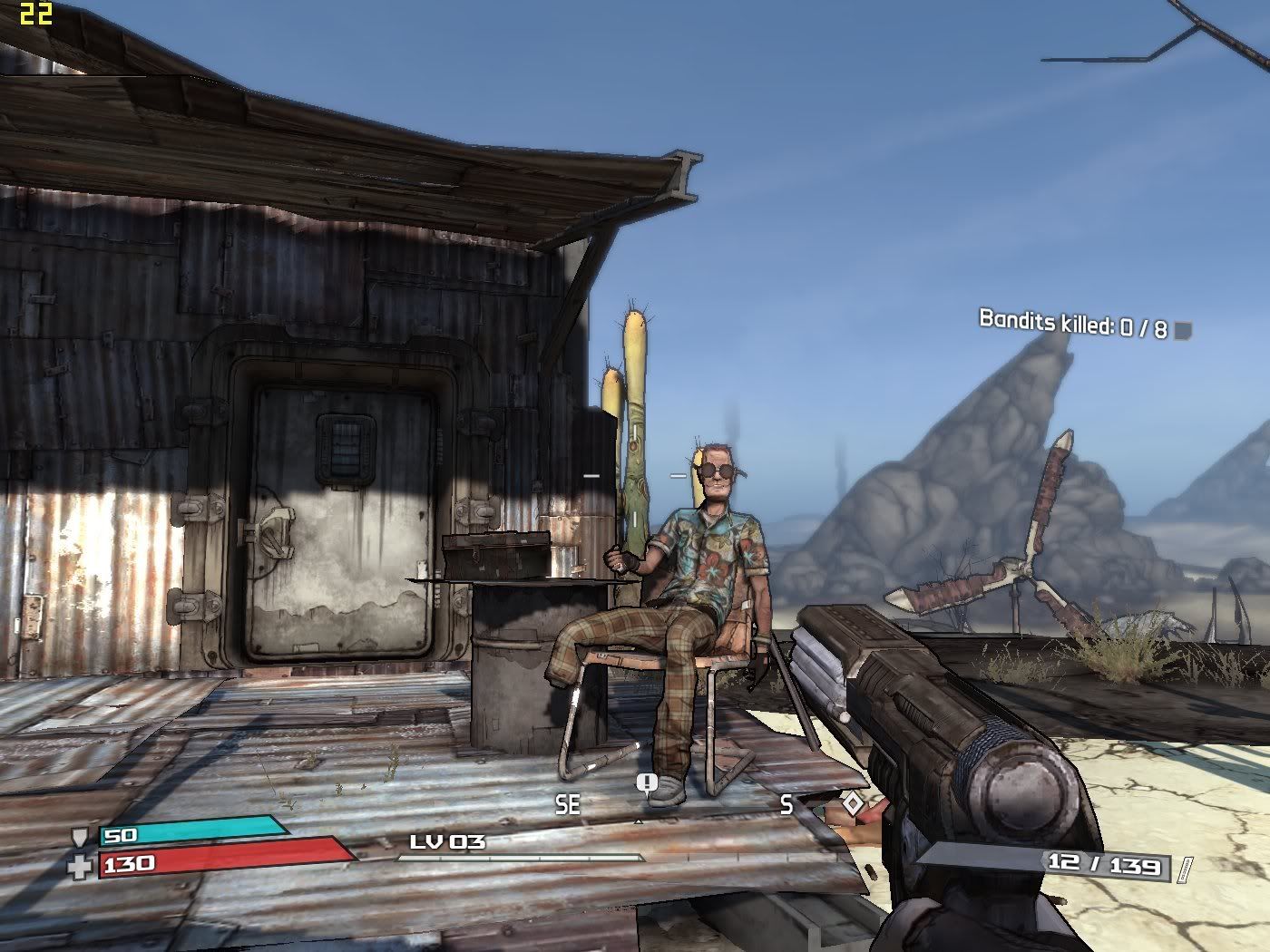1270x952 pixels.
Task: Click the diamond waypoint marker on compass
Action: pos(853,803)
